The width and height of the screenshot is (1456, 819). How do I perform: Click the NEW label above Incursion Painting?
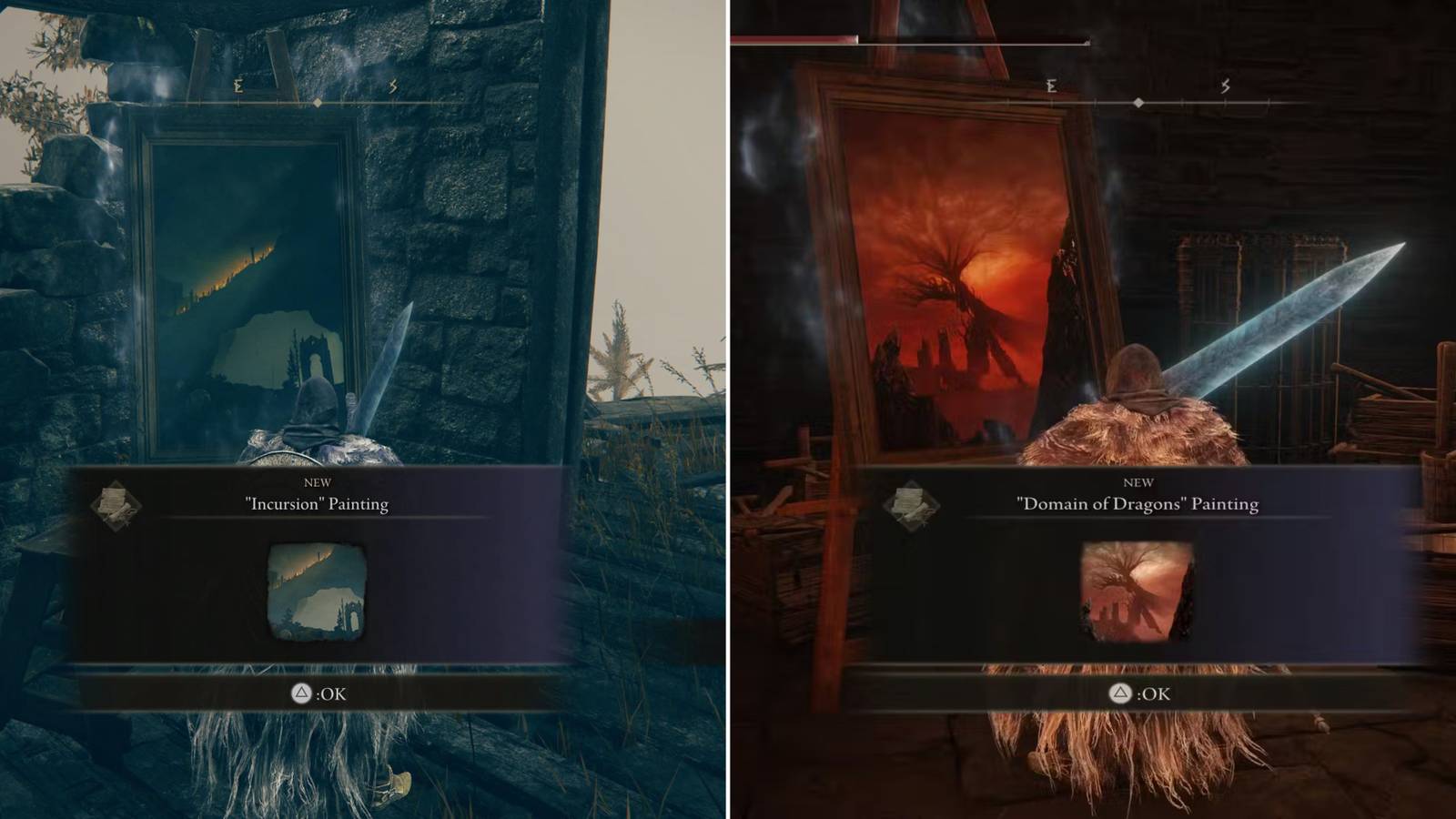tap(317, 483)
